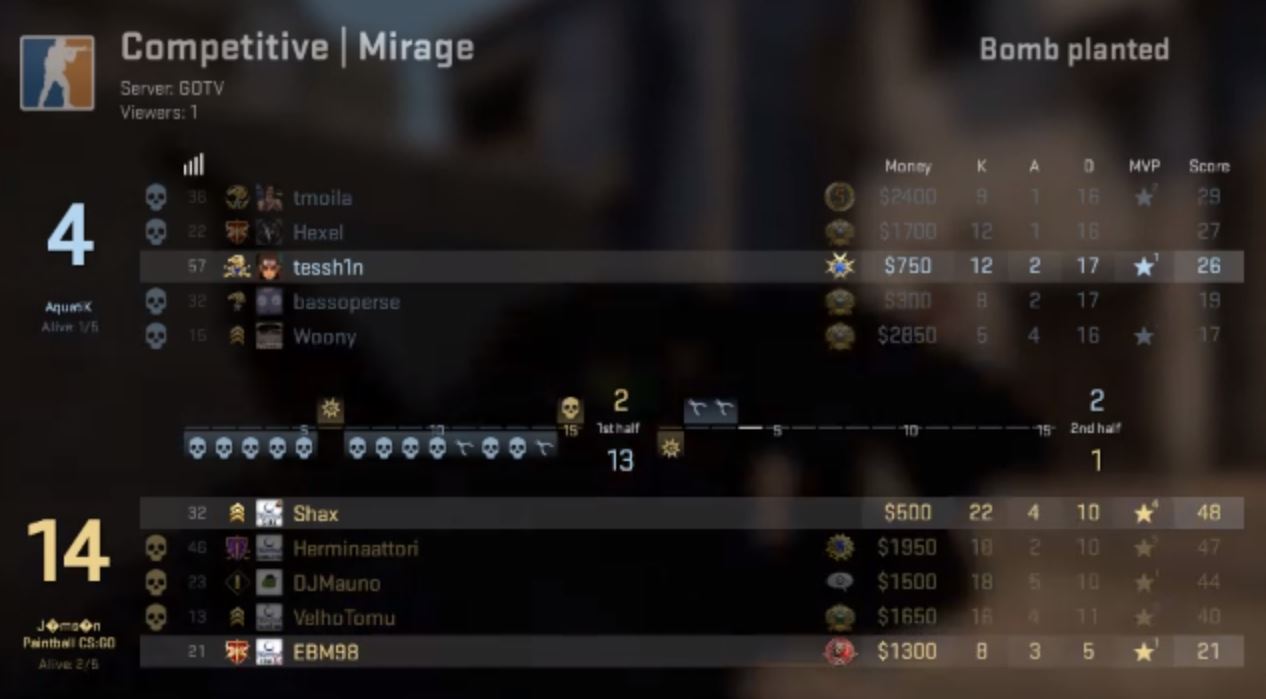The image size is (1266, 699).
Task: Click on player Hexel in the scoreboard
Action: pyautogui.click(x=318, y=233)
